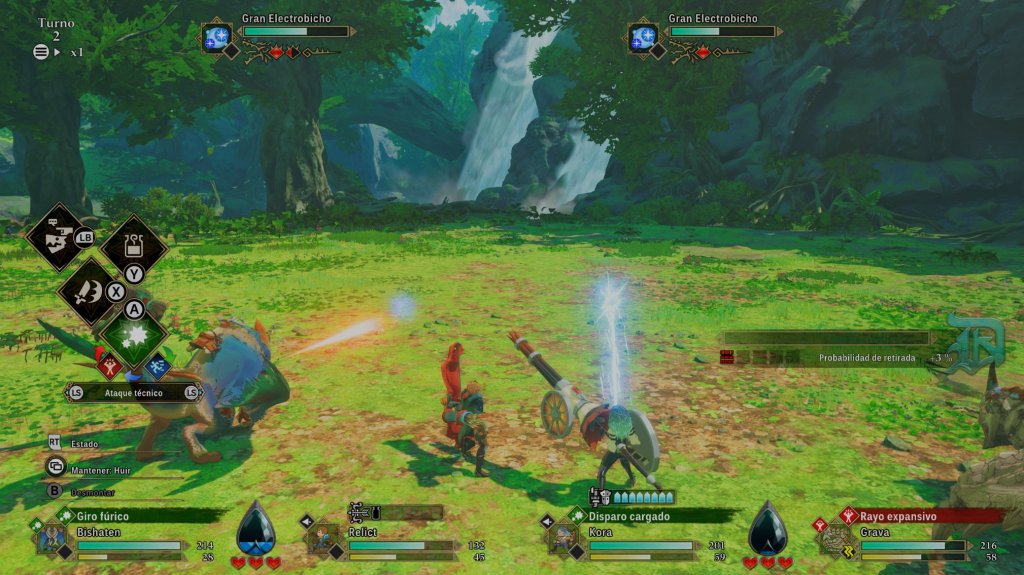Screen dimensions: 1024x575
Task: Target the right Gran Electrobicho enemy icon
Action: (643, 38)
